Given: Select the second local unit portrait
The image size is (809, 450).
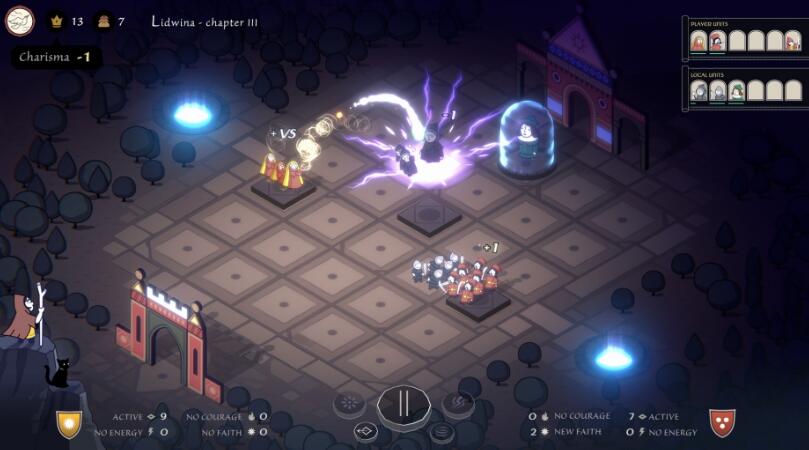Looking at the screenshot, I should pos(717,90).
